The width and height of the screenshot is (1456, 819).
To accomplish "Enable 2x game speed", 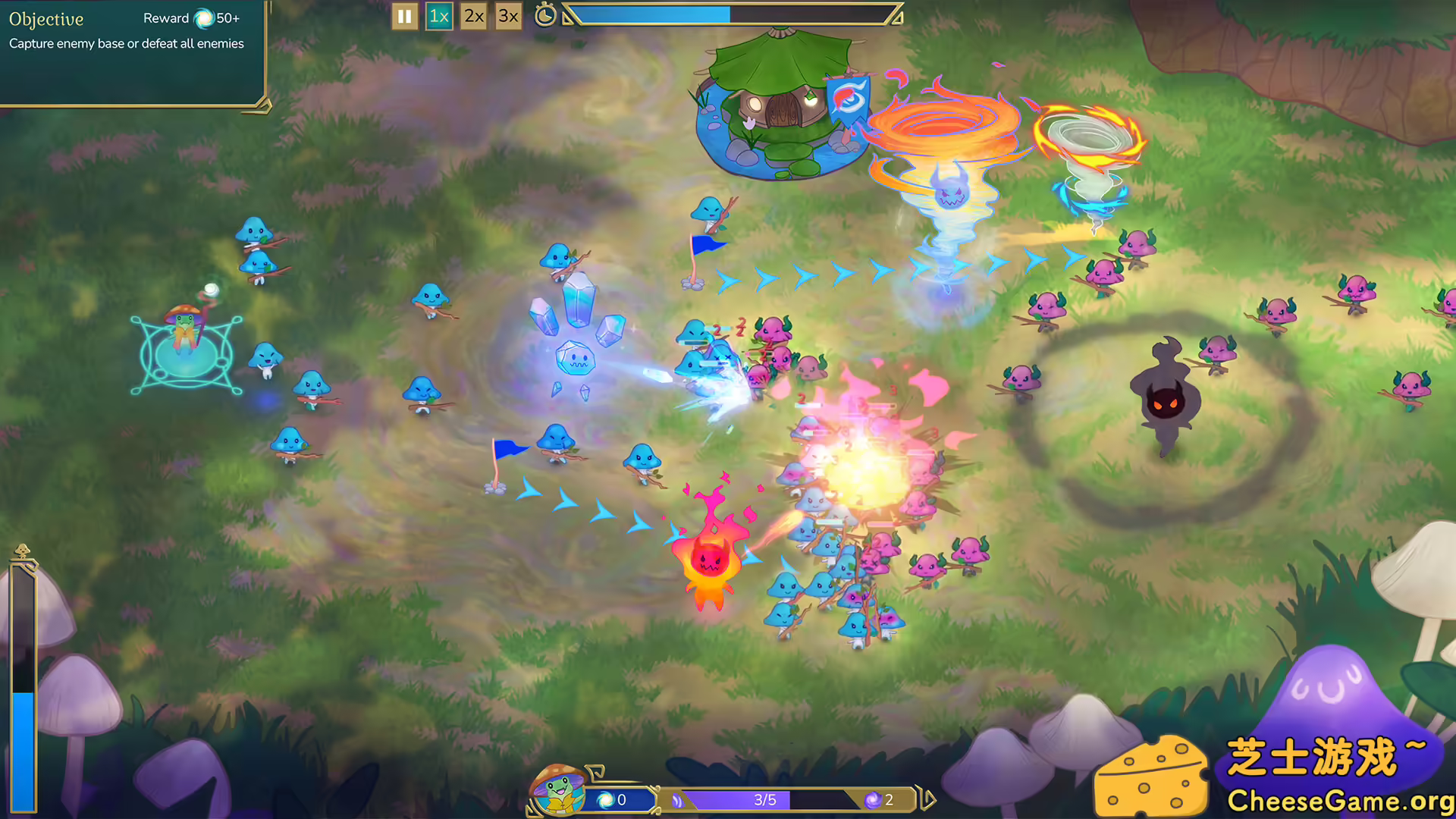I will click(472, 14).
